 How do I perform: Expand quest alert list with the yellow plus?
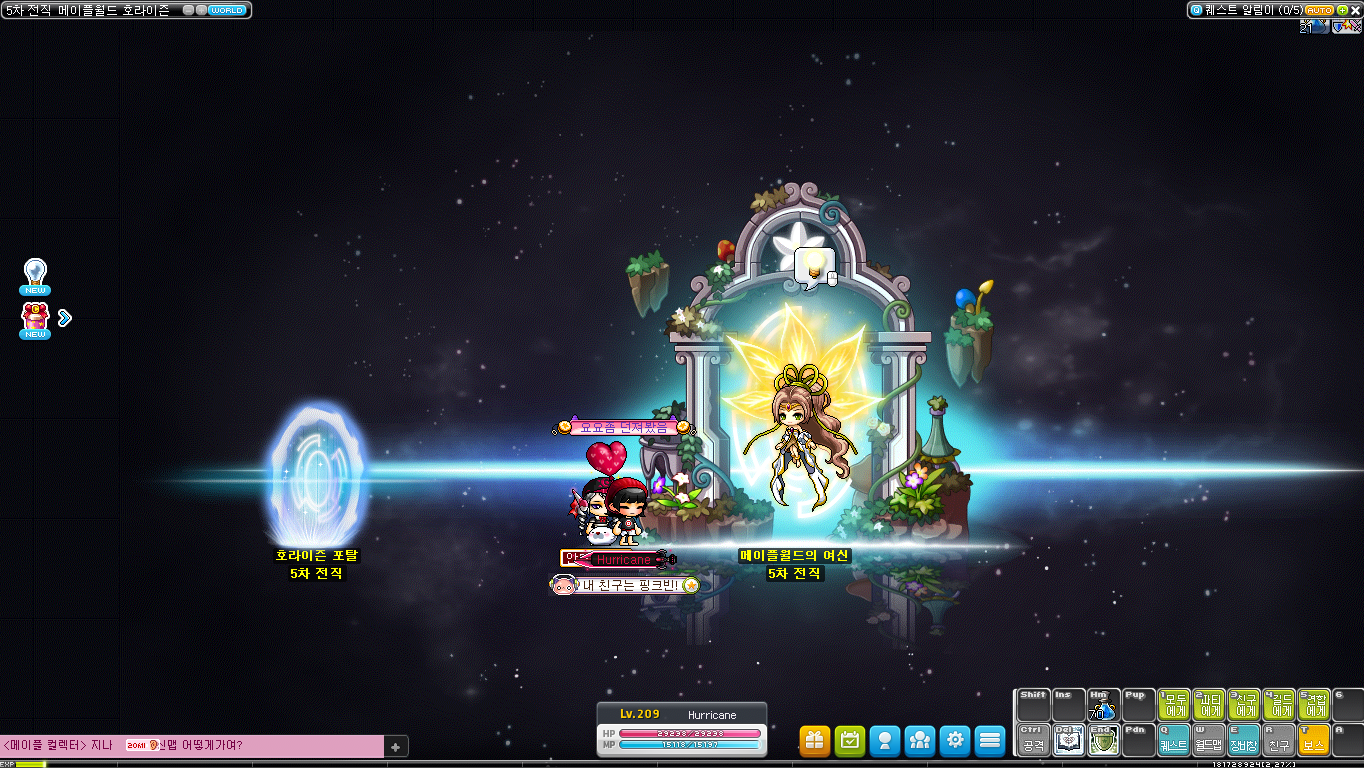click(1342, 10)
